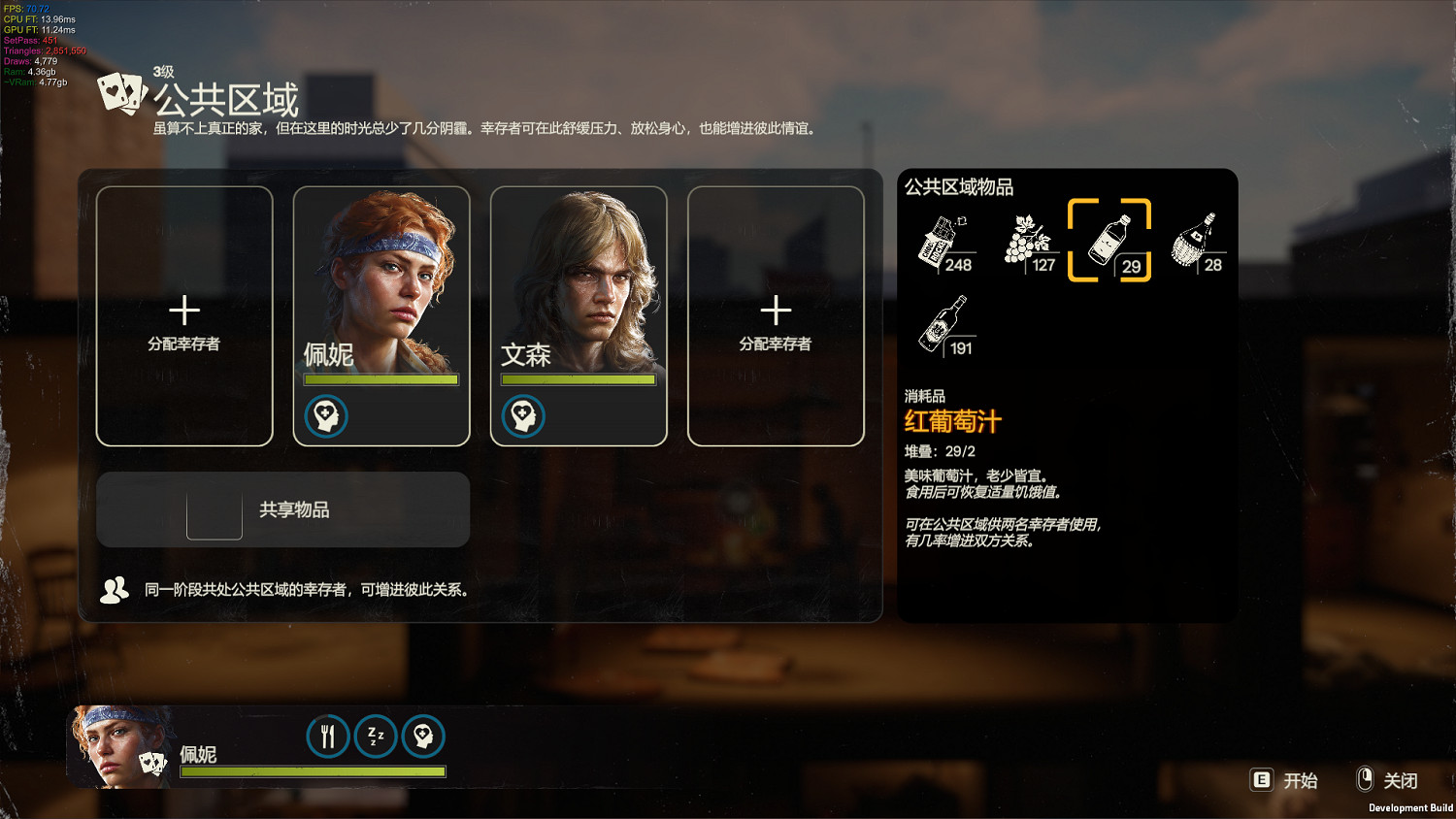
Task: Select 文森's portrait card
Action: [x=579, y=291]
